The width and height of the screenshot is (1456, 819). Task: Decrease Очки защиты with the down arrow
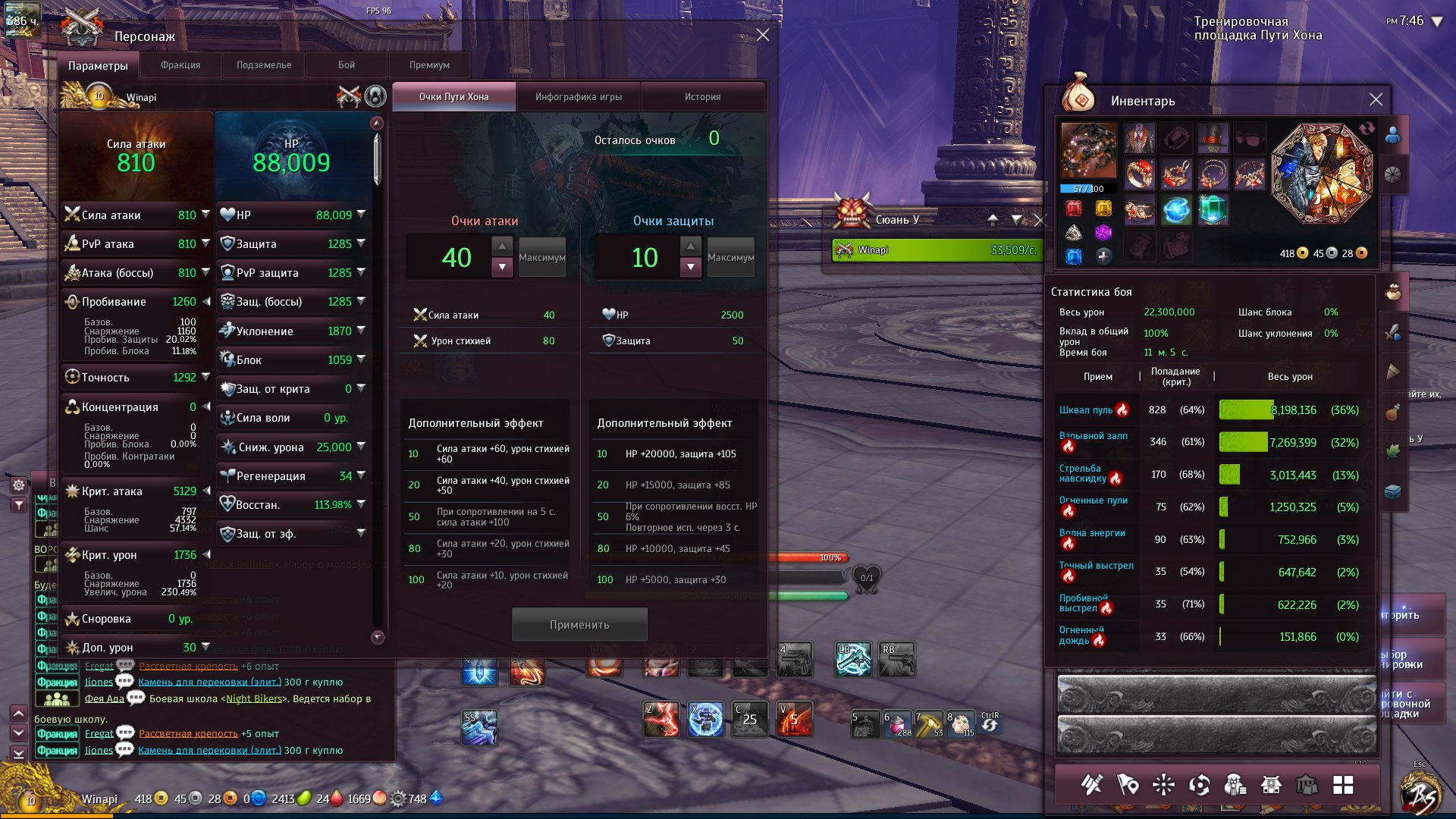pyautogui.click(x=690, y=267)
